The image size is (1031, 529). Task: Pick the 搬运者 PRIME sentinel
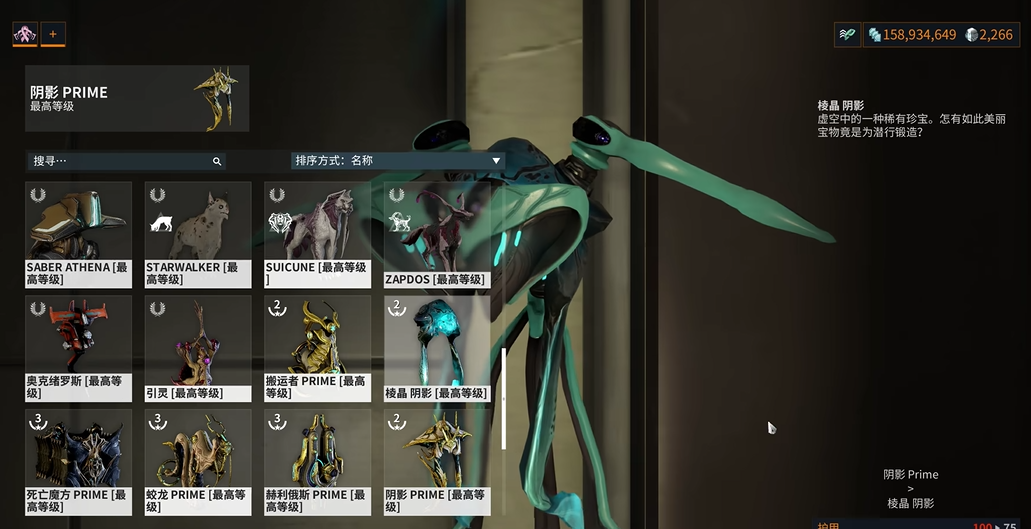[317, 347]
